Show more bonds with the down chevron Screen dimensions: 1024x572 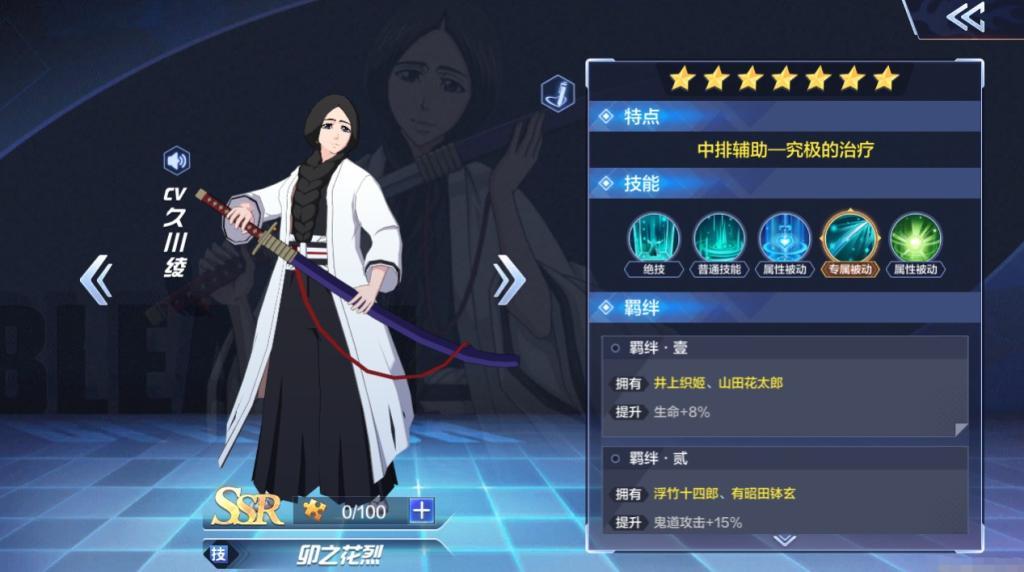click(x=785, y=540)
